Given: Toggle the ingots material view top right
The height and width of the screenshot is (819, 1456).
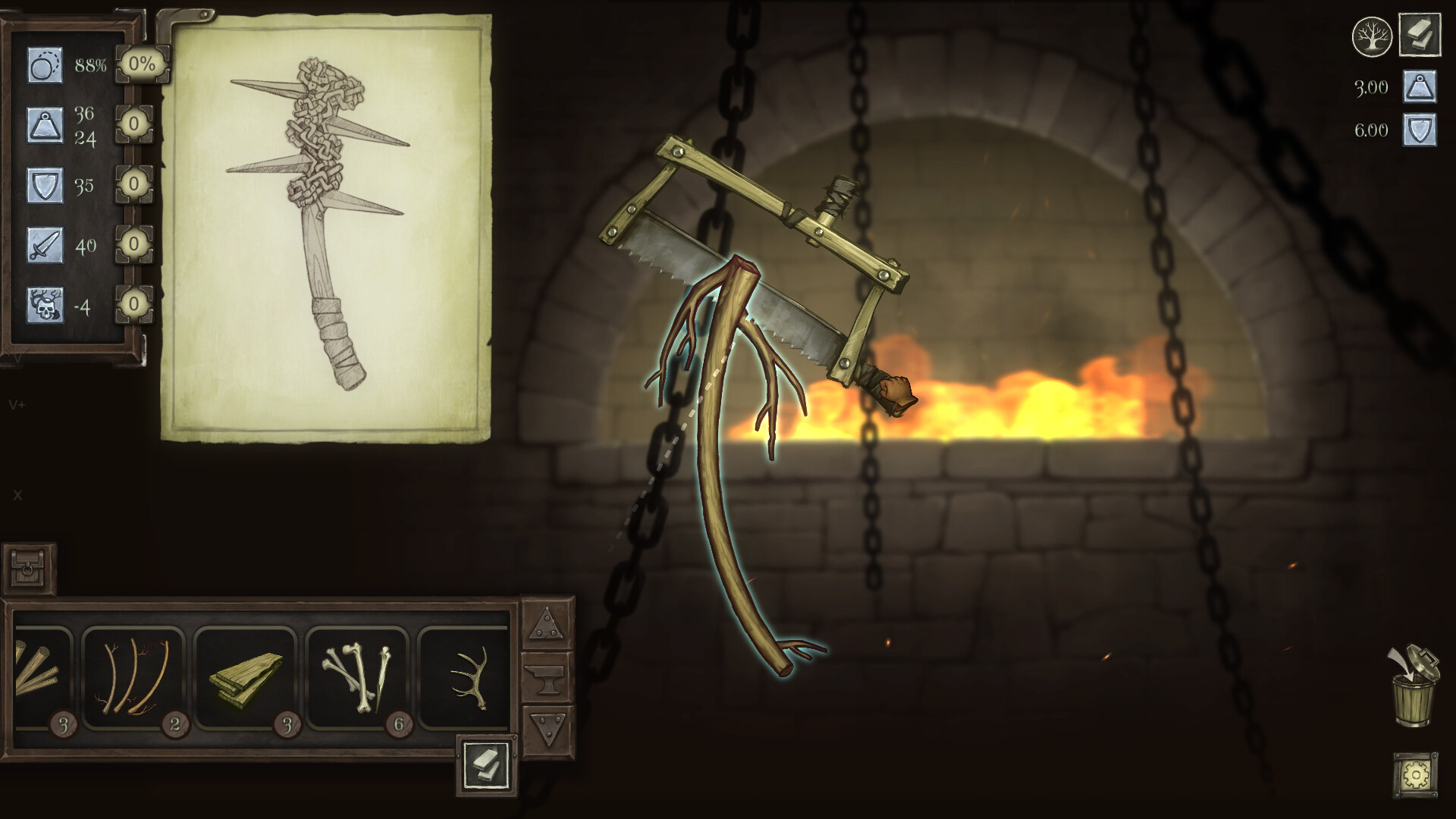Looking at the screenshot, I should (x=1420, y=33).
